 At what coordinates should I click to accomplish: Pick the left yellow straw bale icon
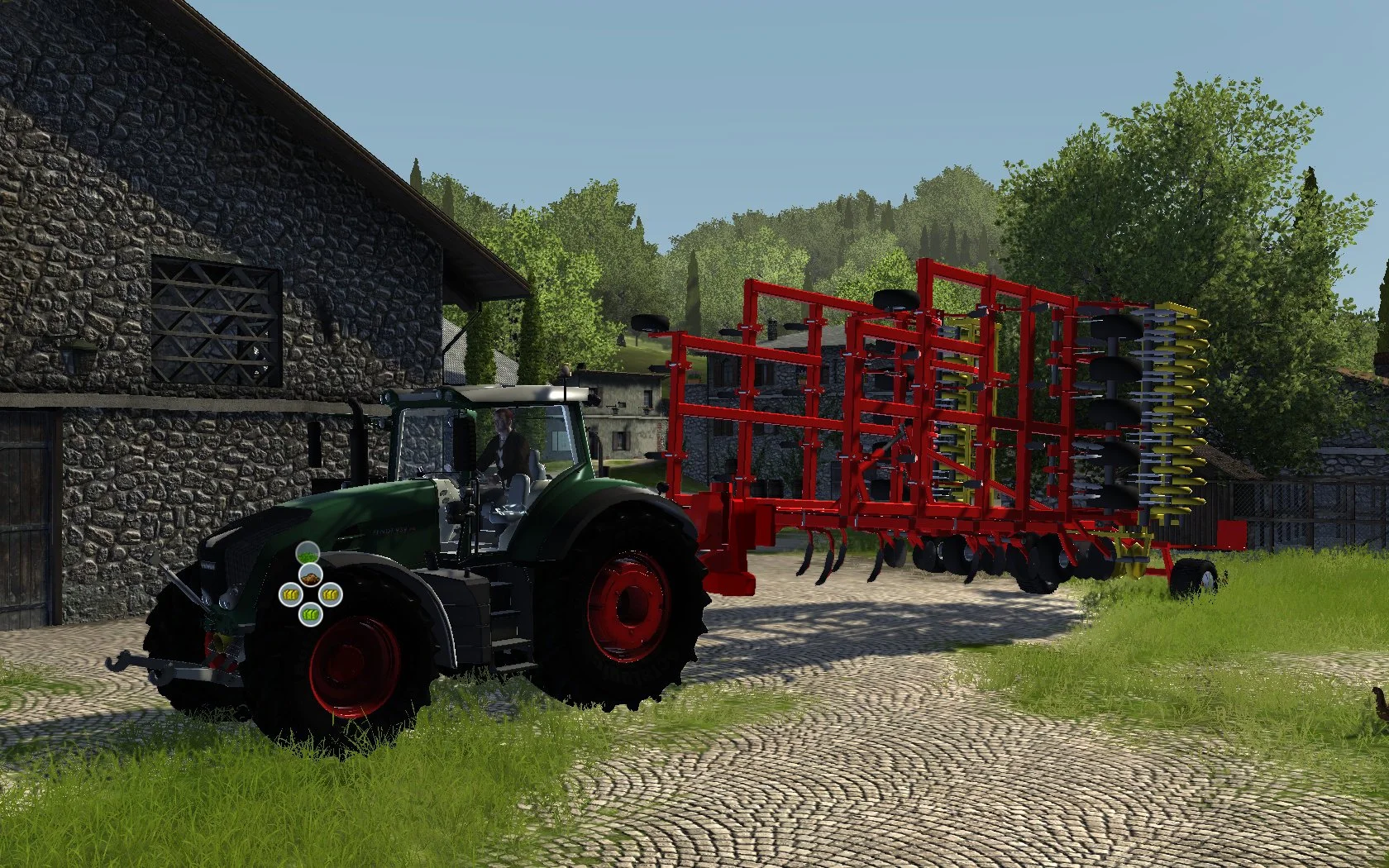coord(291,594)
